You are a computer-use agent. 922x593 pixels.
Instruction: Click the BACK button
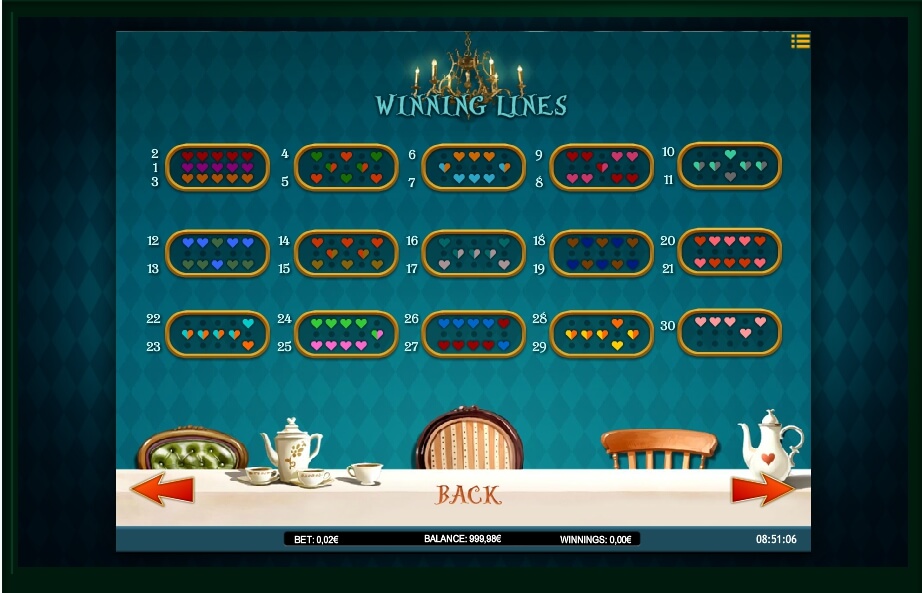pos(468,495)
